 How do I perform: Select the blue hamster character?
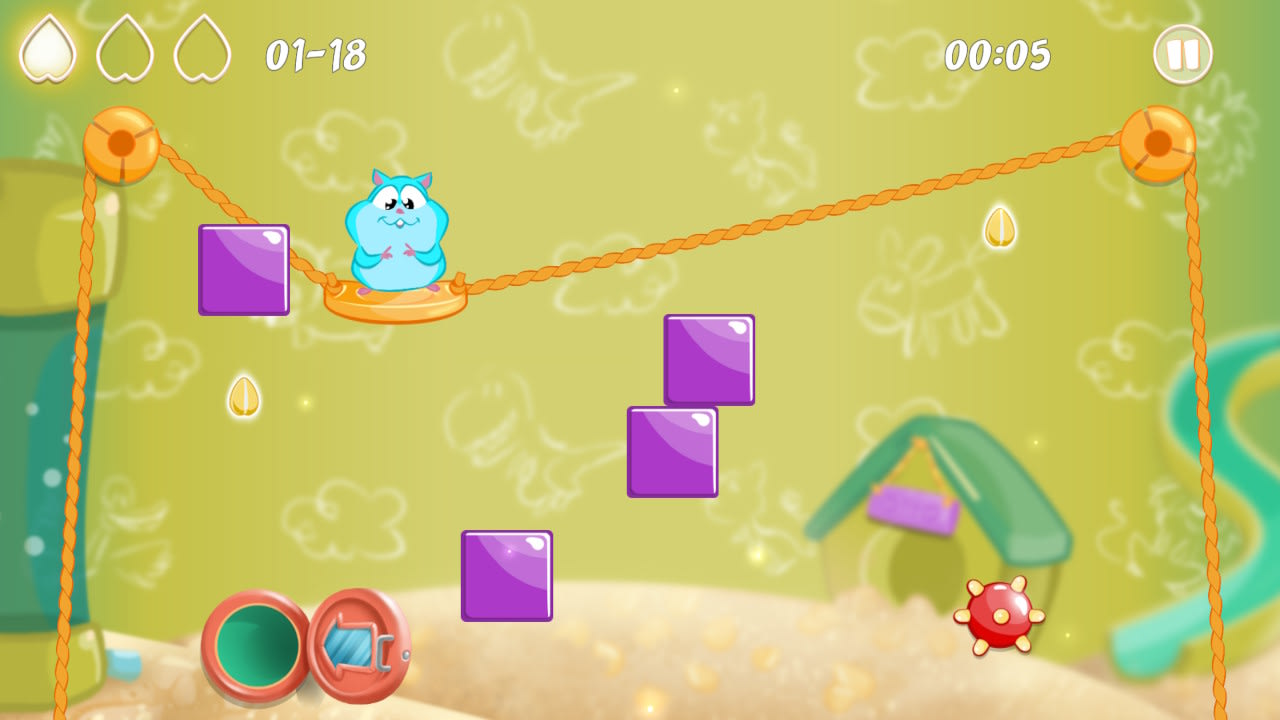point(395,230)
